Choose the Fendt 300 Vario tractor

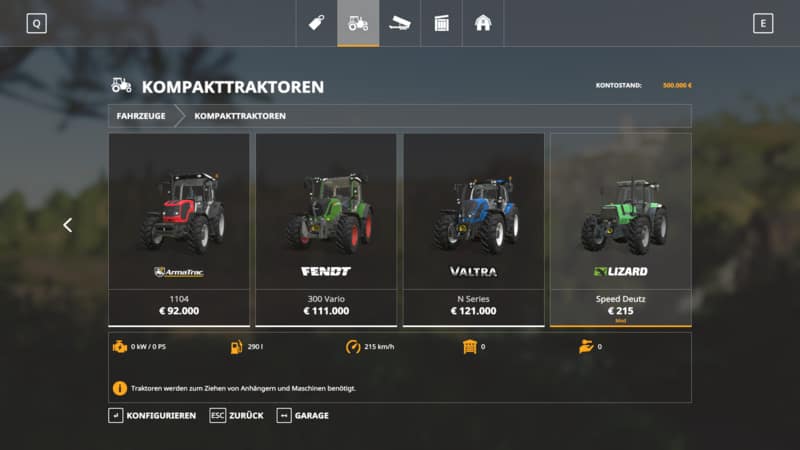[326, 229]
